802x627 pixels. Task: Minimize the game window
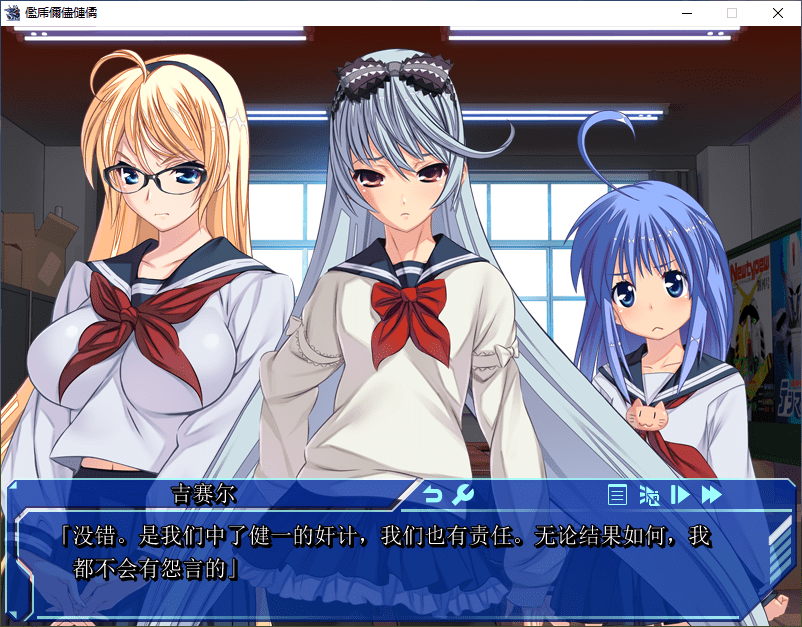pyautogui.click(x=686, y=13)
